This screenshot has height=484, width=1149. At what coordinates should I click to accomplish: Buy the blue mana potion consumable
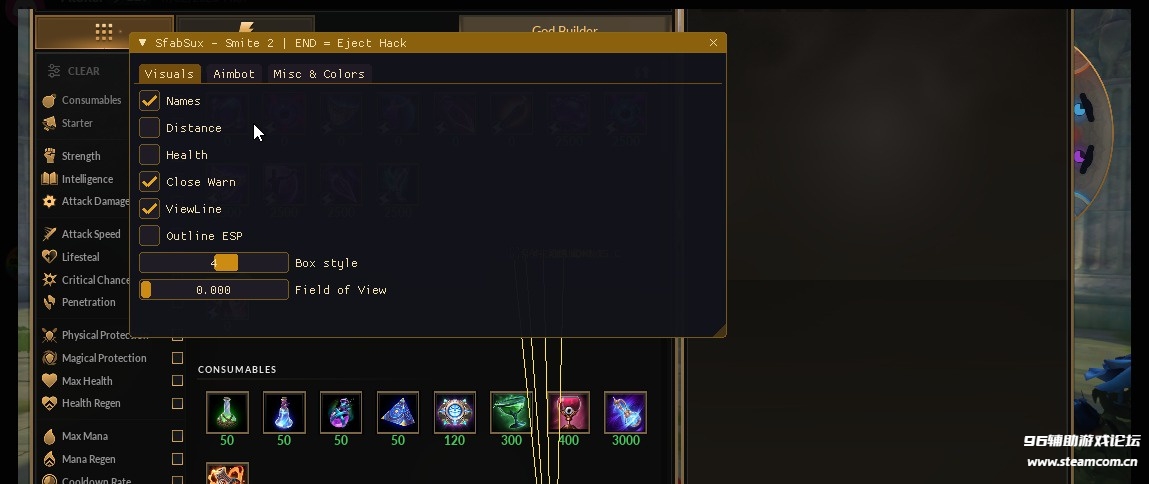tap(284, 412)
